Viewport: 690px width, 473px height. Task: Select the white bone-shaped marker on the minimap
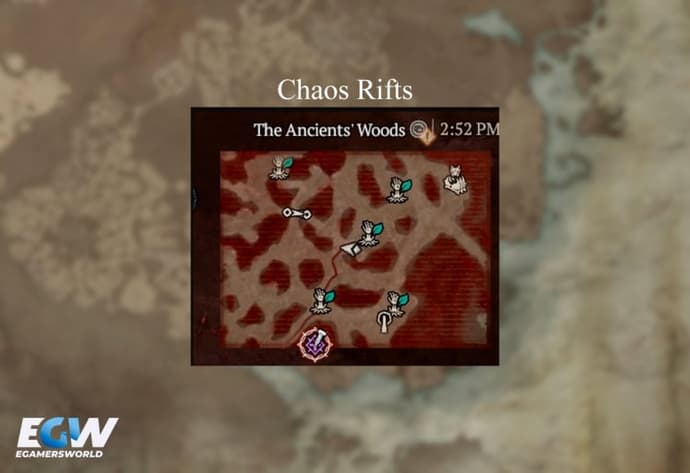[x=296, y=212]
